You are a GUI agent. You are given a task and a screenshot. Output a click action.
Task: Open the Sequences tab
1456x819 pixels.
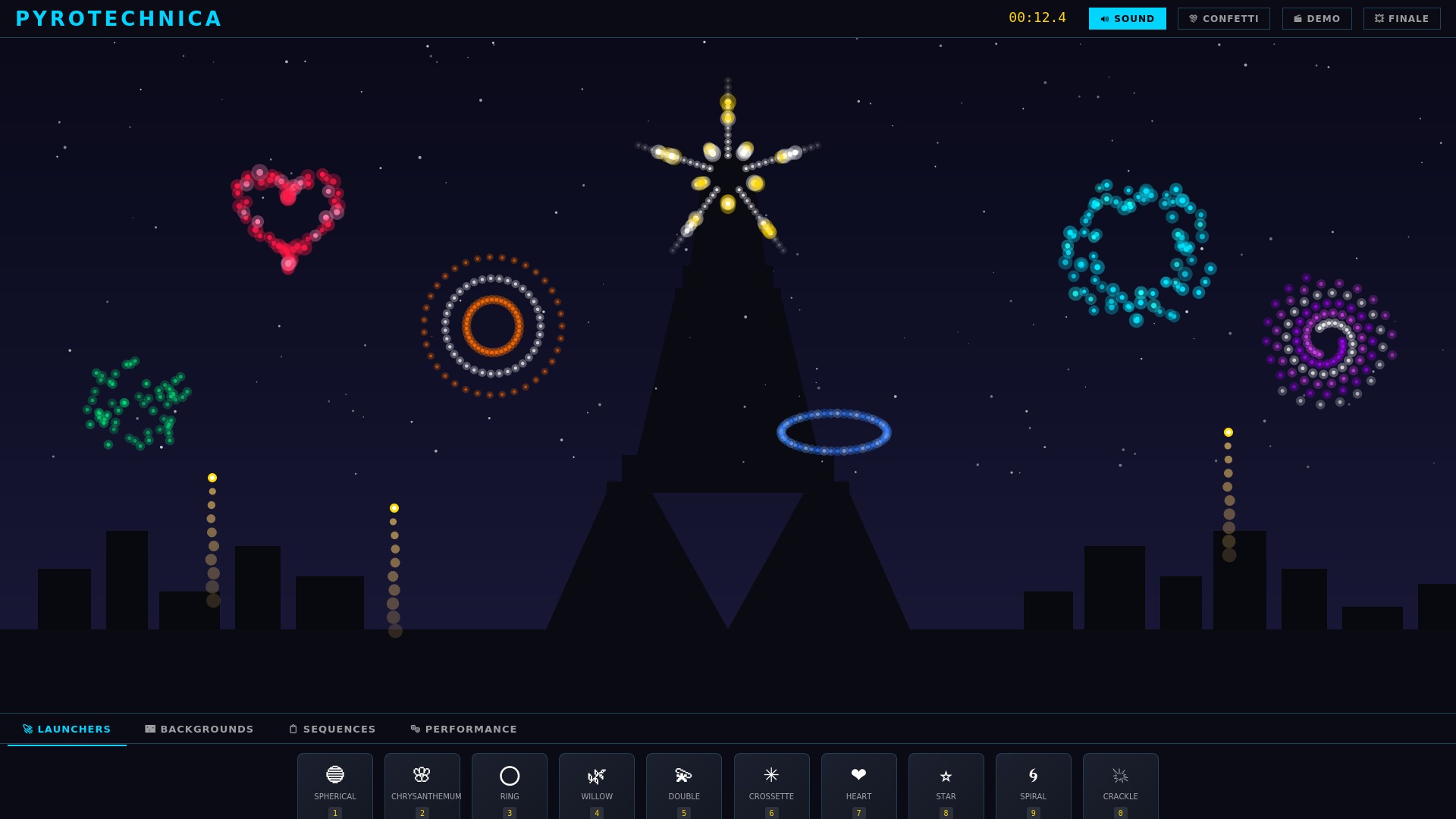pyautogui.click(x=331, y=729)
